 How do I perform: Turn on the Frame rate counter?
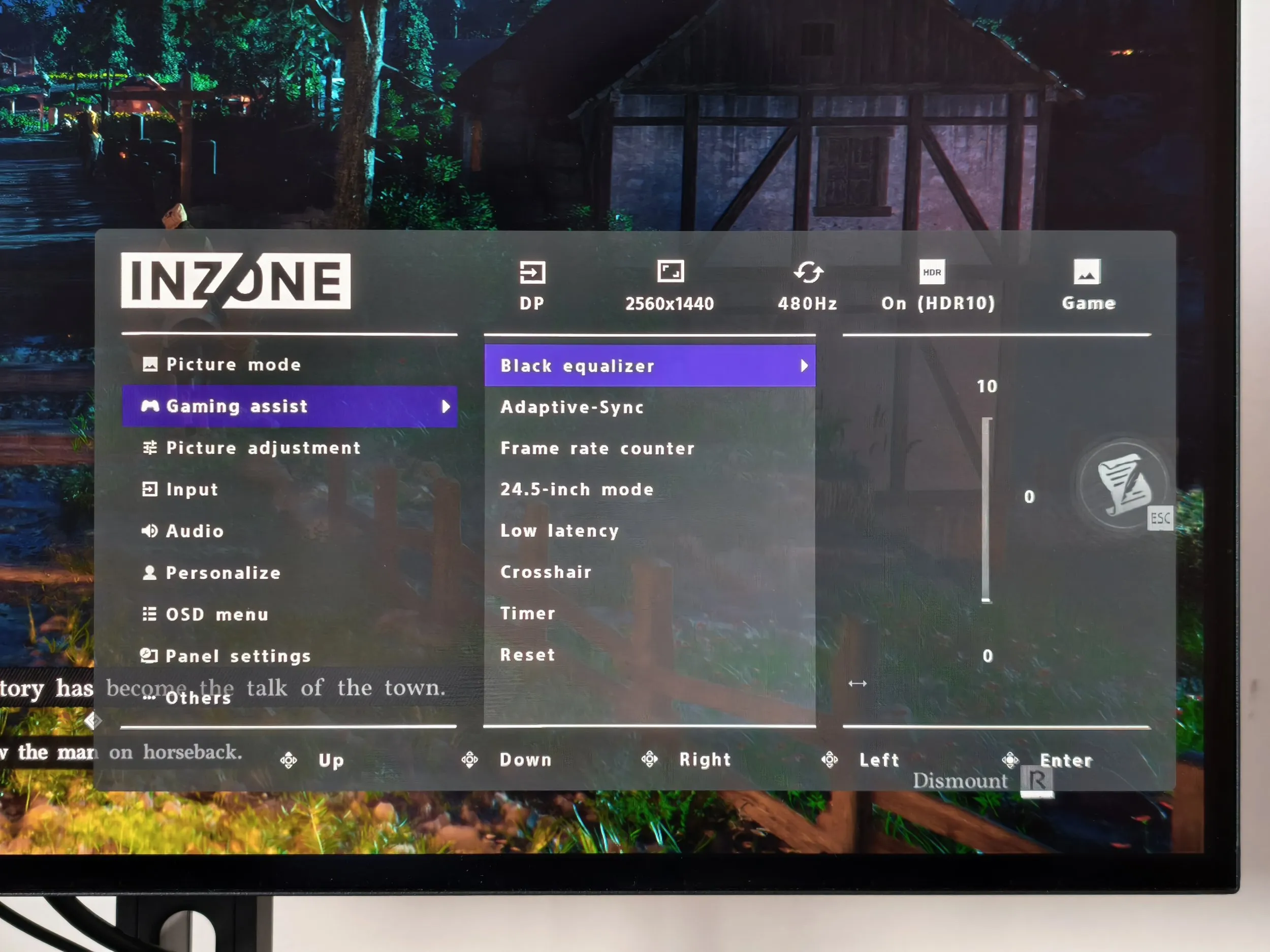[x=597, y=448]
